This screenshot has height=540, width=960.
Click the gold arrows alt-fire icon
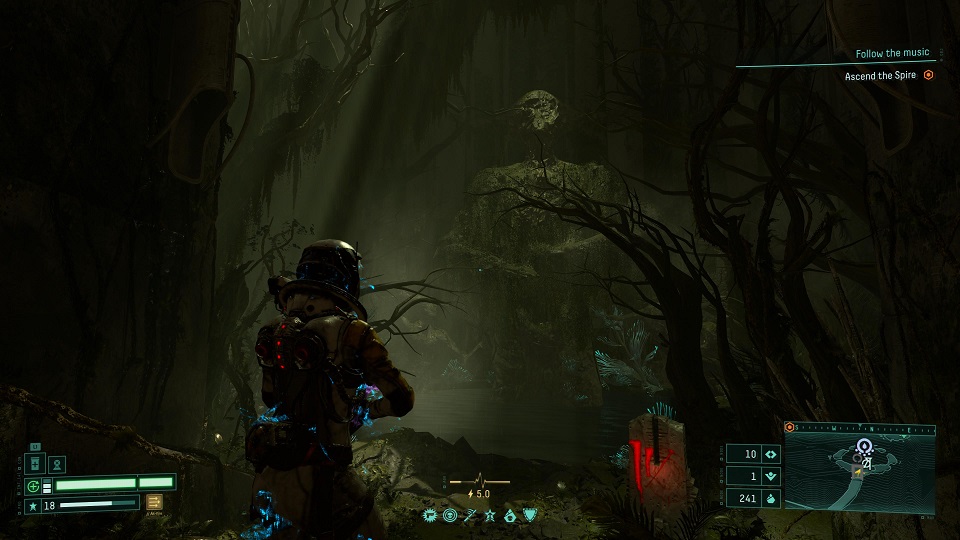pos(155,502)
